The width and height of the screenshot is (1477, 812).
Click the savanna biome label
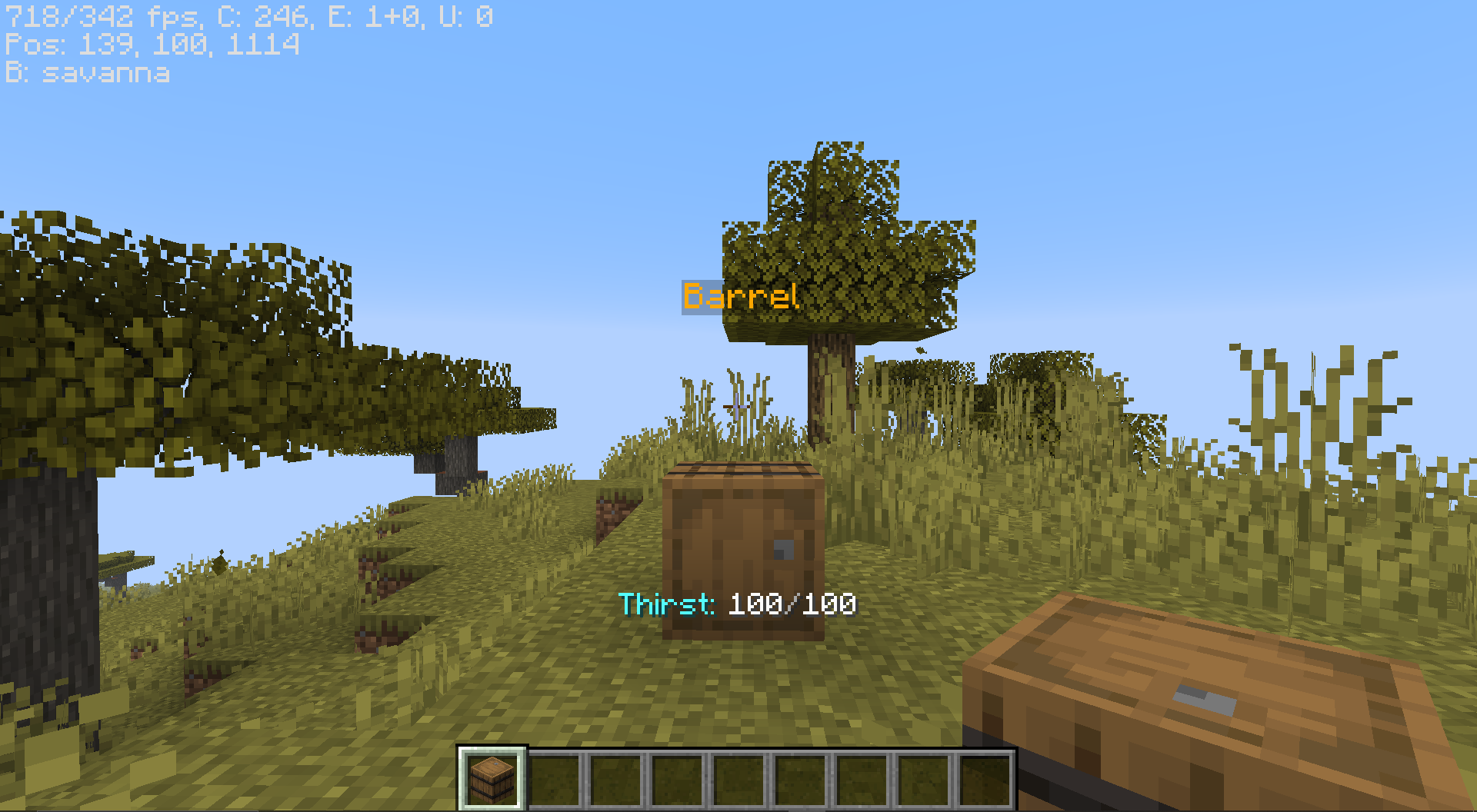[87, 74]
